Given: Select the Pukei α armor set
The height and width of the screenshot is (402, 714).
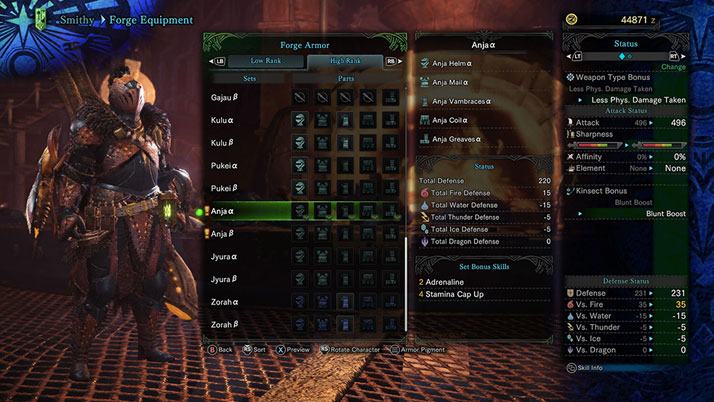Looking at the screenshot, I should (223, 165).
